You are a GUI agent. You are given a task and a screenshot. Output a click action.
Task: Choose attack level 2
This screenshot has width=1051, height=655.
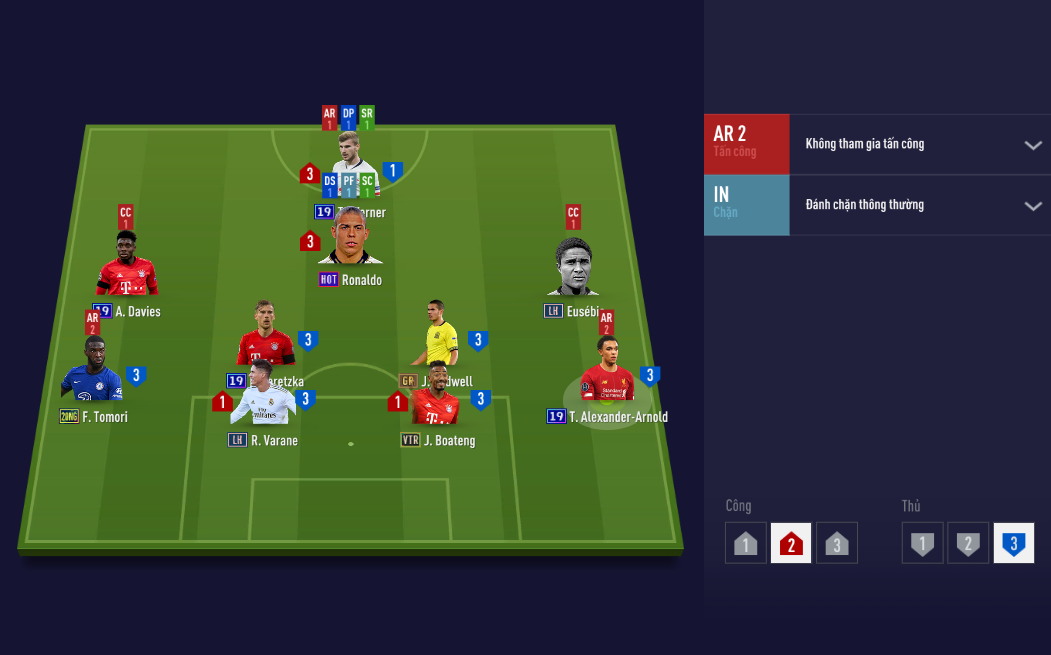click(x=791, y=543)
